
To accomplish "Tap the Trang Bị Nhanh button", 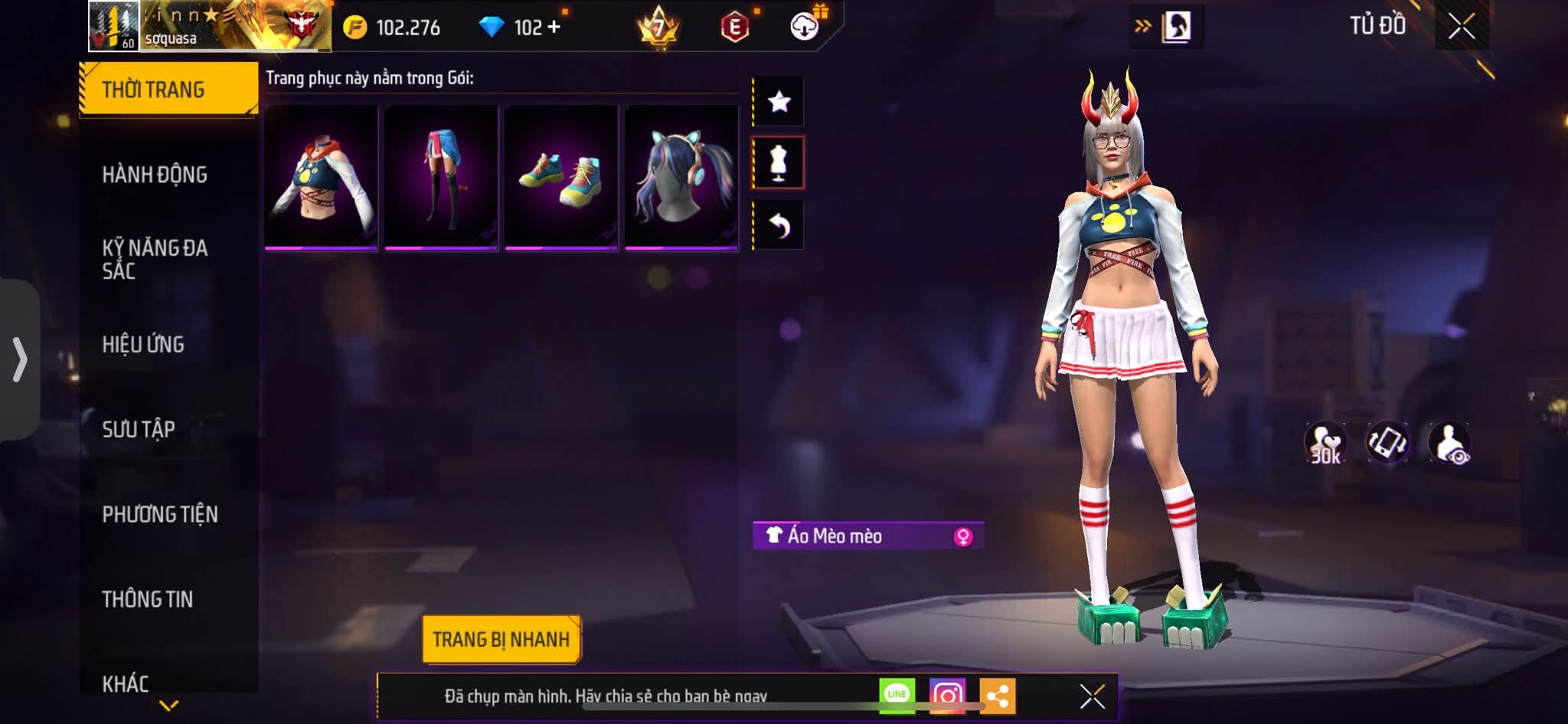I will pos(501,639).
